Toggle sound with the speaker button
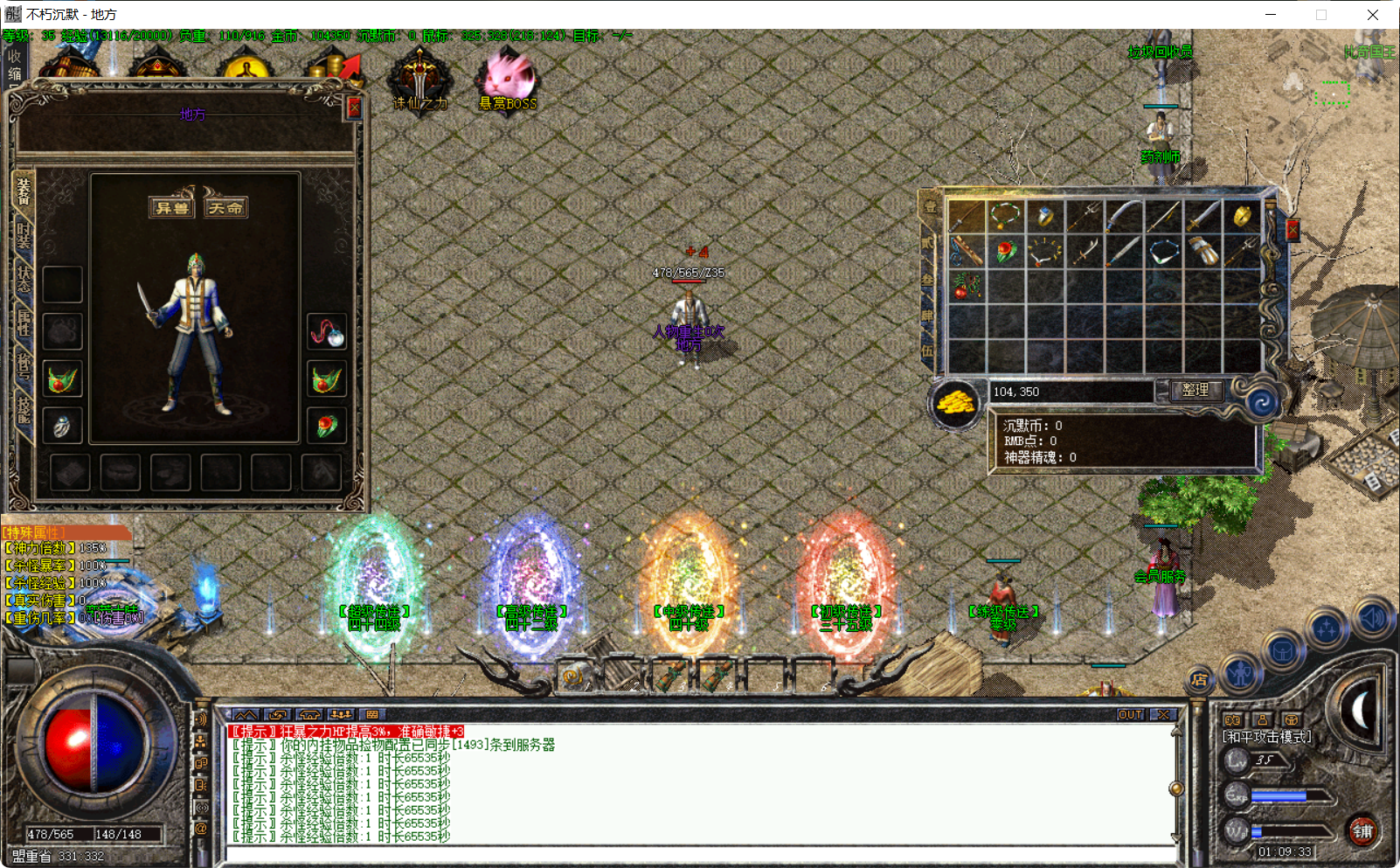Viewport: 1400px width, 868px height. click(x=1371, y=618)
